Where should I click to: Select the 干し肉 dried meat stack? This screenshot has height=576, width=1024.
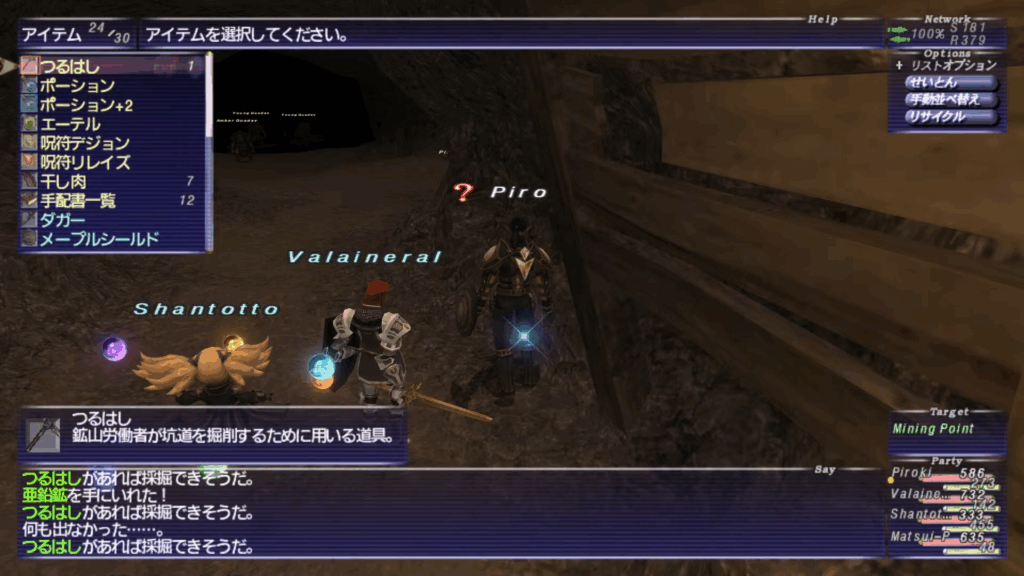click(x=110, y=181)
